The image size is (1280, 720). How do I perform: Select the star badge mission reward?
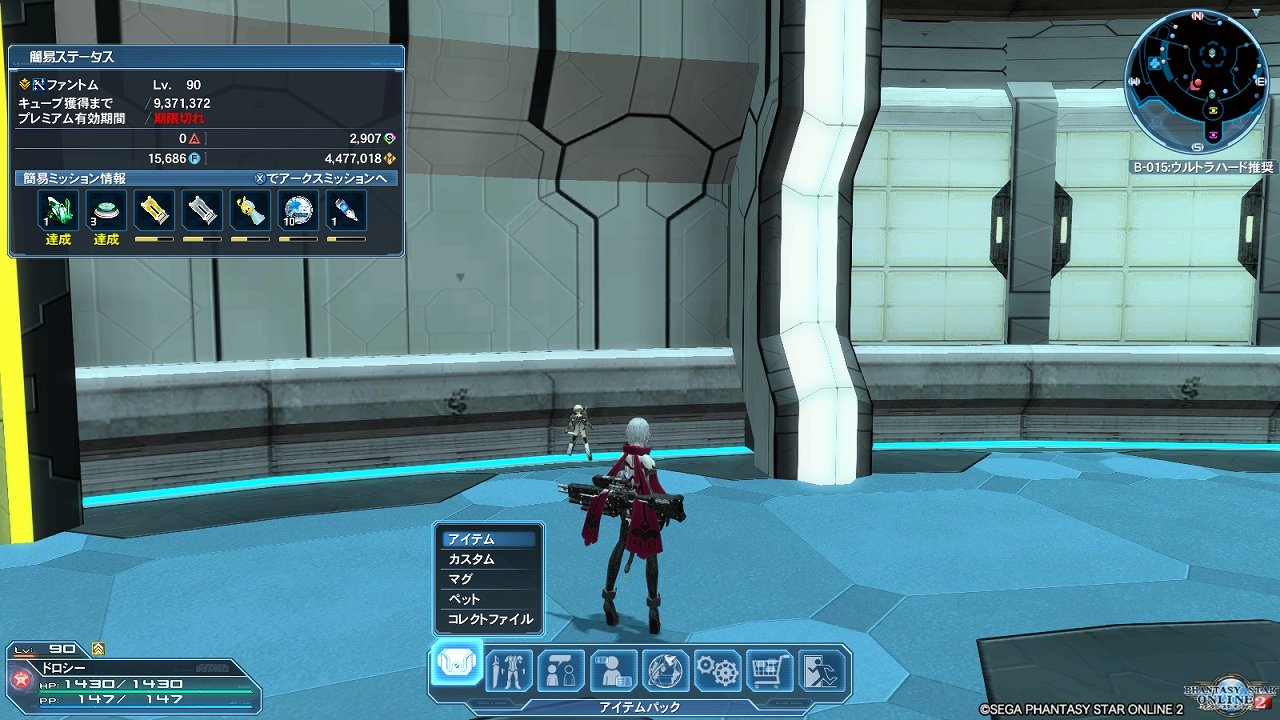[298, 210]
